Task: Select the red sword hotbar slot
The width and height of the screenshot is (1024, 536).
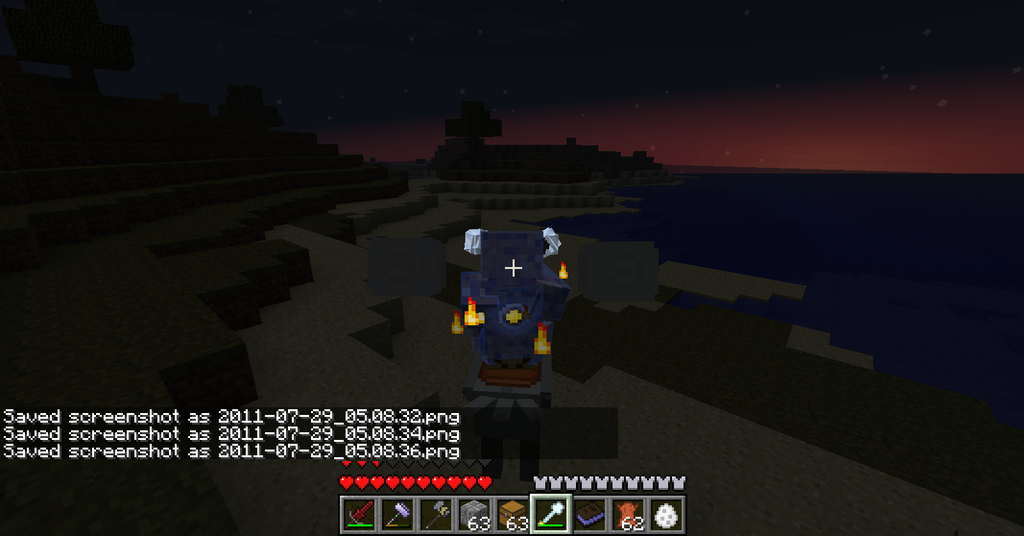Action: pyautogui.click(x=359, y=514)
